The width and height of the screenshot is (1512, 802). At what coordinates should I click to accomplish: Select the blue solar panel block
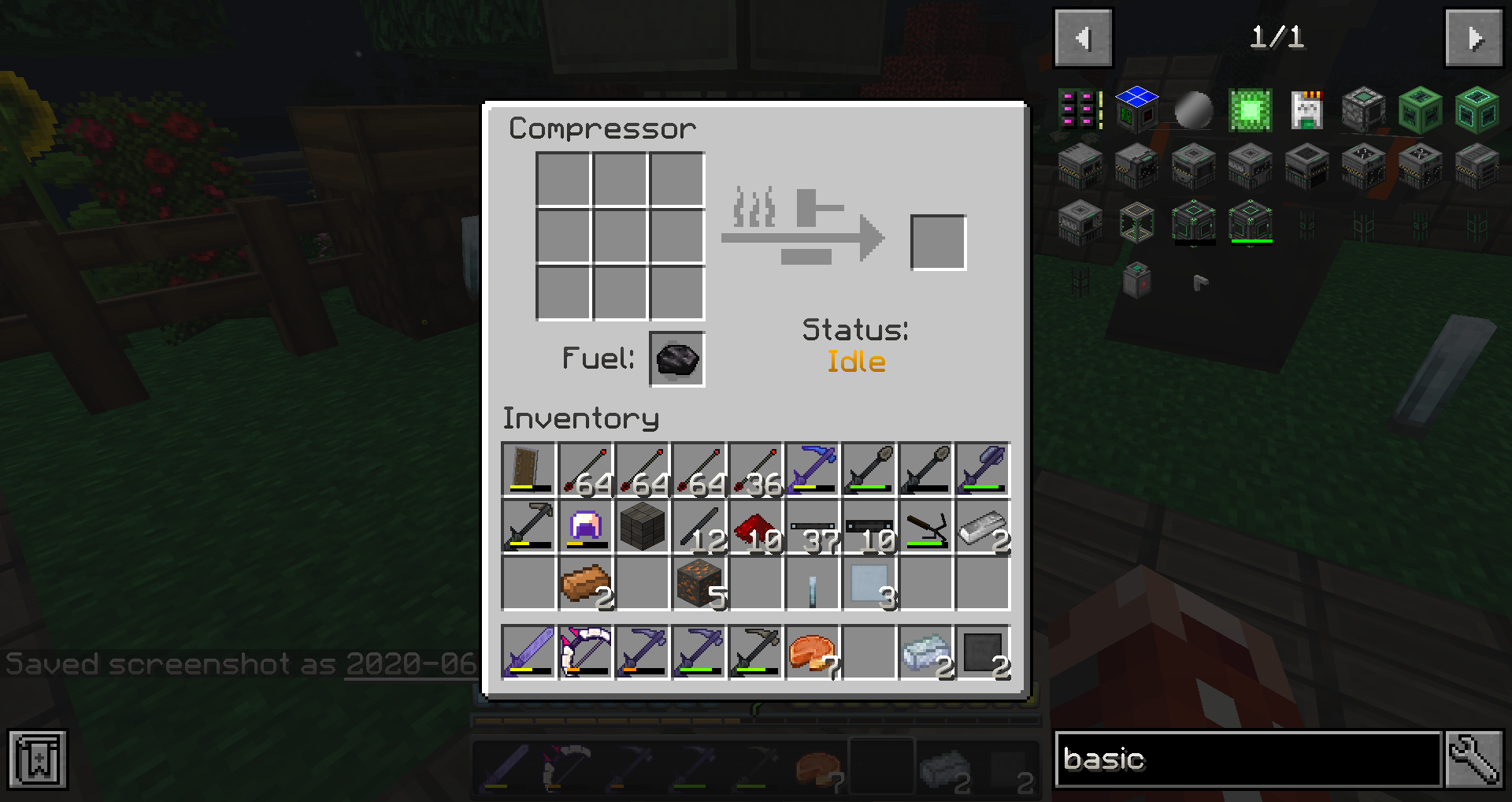click(1136, 109)
